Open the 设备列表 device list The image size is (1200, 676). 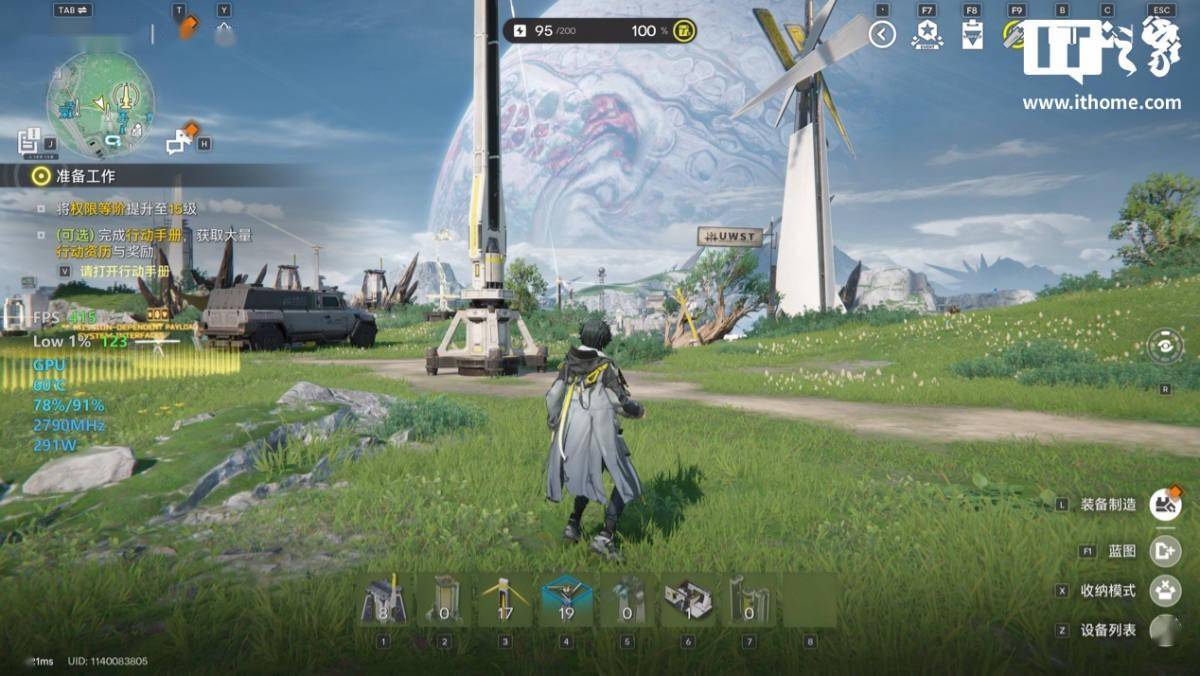(x=1164, y=630)
